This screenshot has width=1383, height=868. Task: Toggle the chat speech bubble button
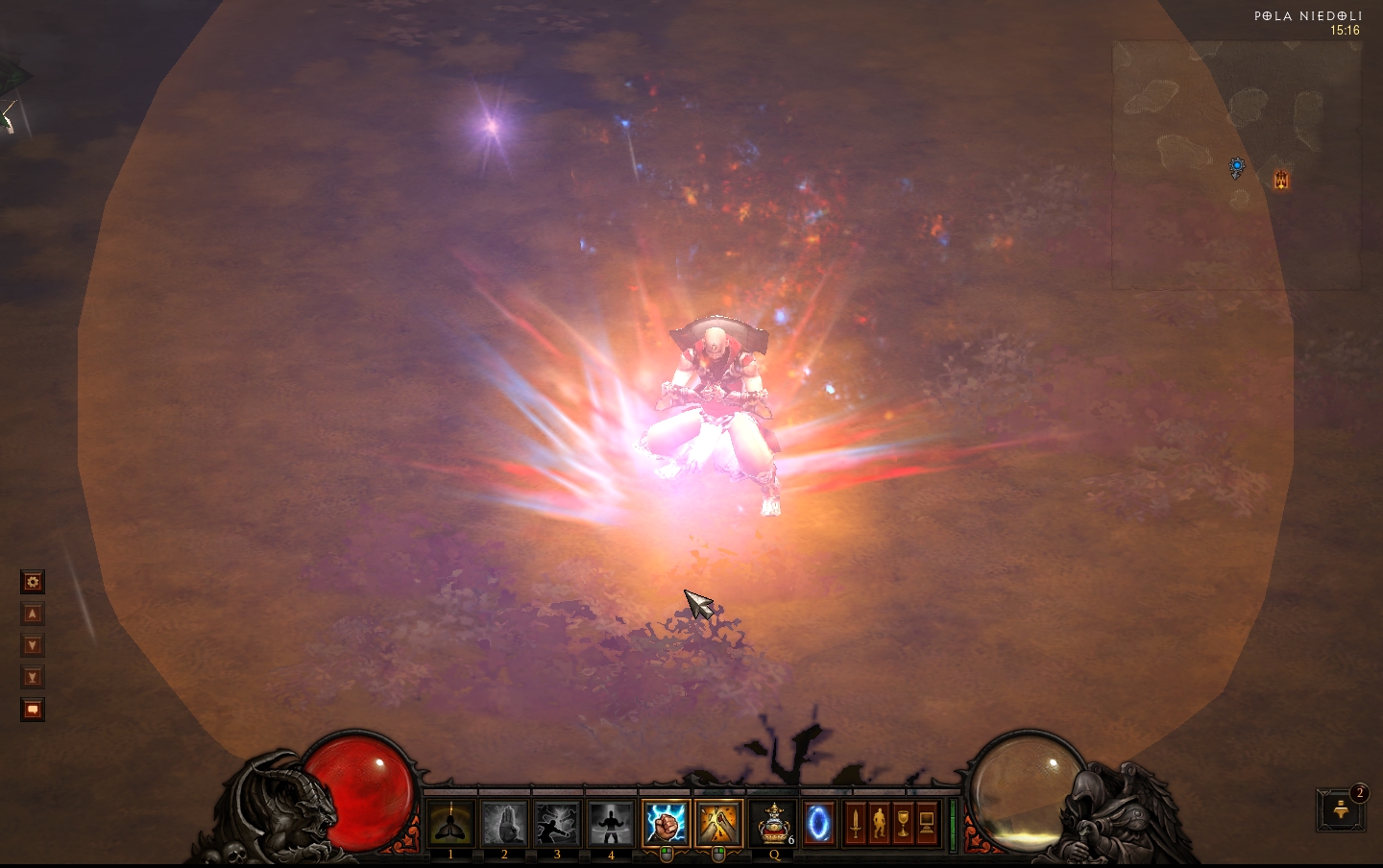point(33,710)
